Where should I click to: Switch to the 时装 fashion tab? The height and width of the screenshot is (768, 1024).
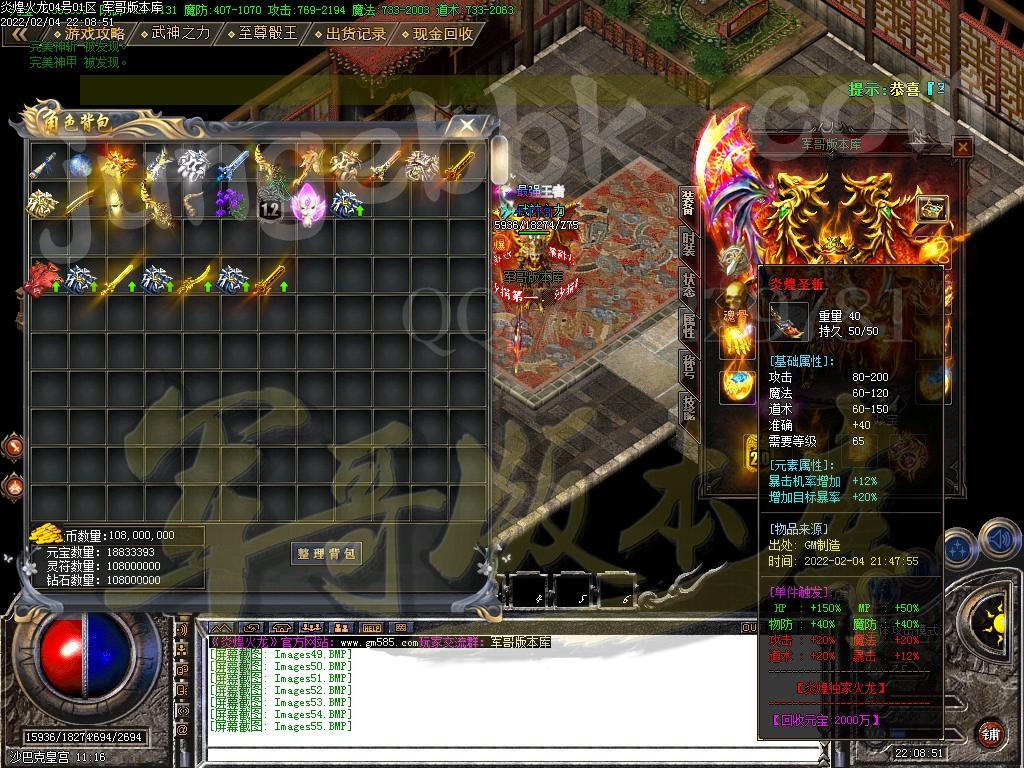pos(688,241)
